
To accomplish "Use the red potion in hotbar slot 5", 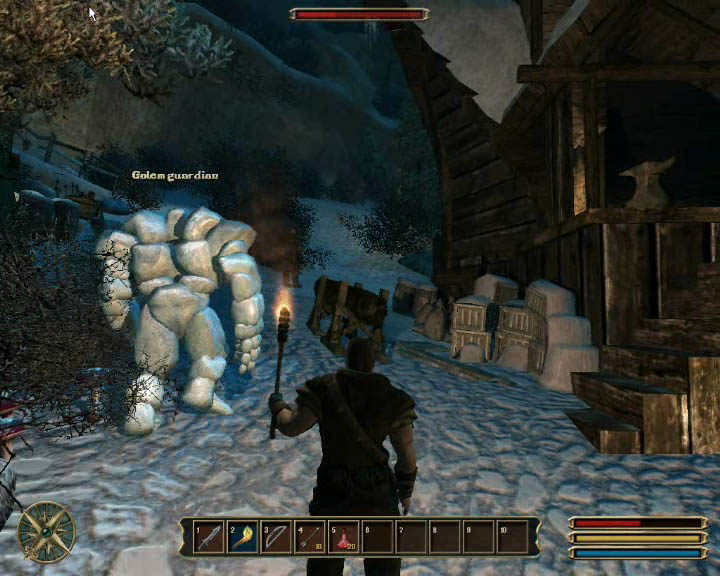I will click(344, 537).
